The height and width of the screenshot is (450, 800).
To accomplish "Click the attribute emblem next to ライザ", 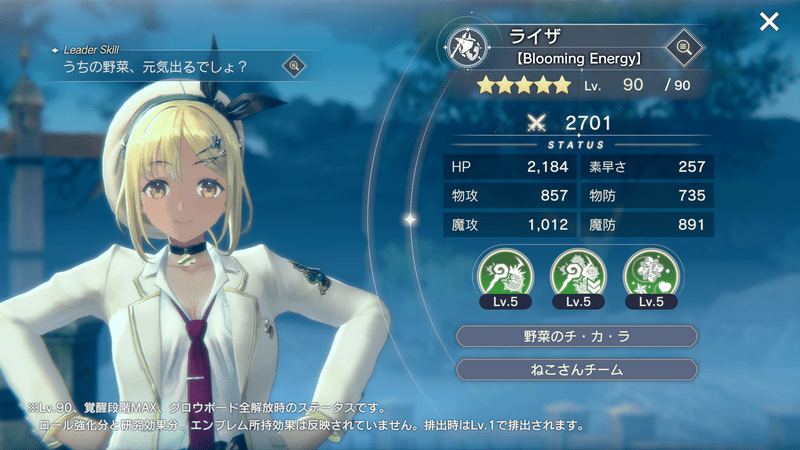I will (x=468, y=49).
